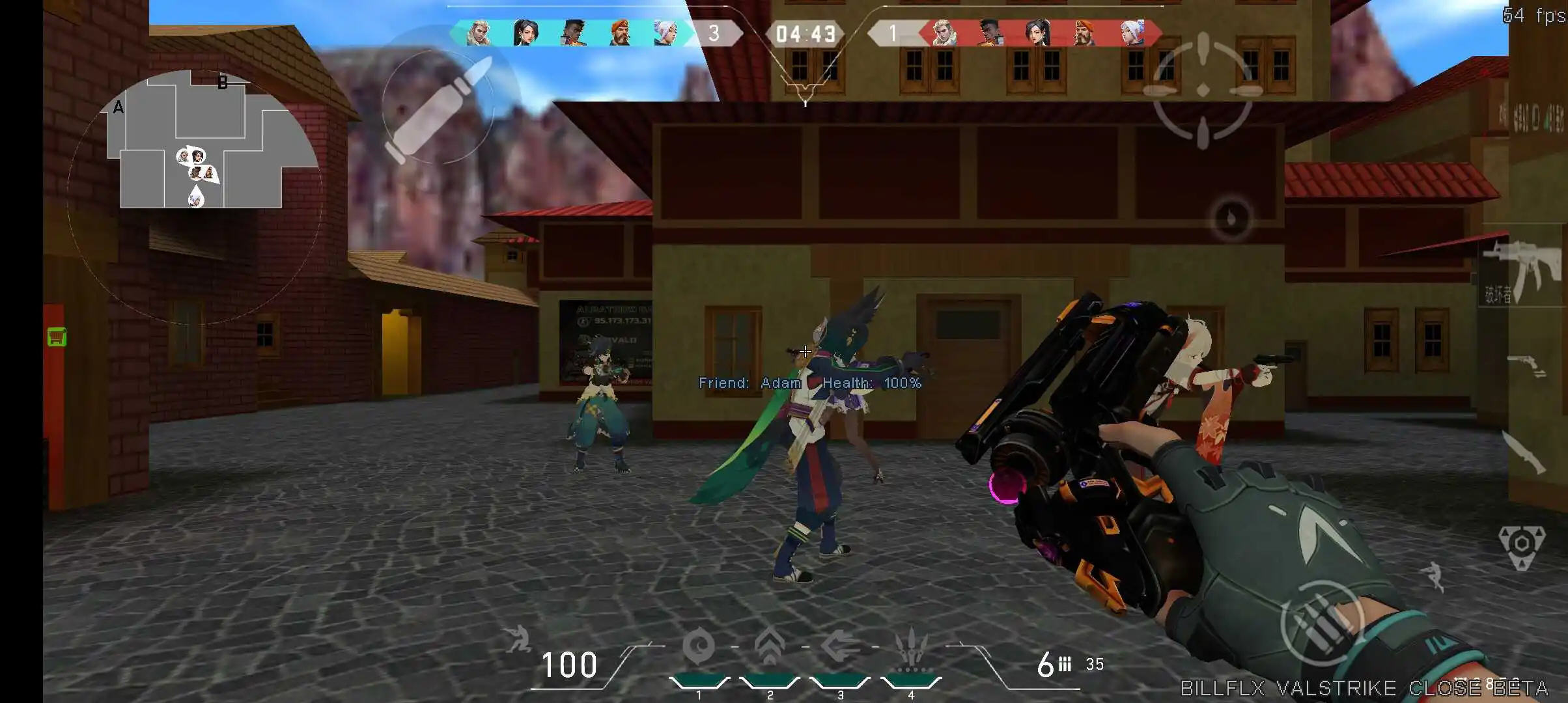This screenshot has width=1568, height=703.
Task: Tap the health value 100 bar
Action: coord(570,664)
